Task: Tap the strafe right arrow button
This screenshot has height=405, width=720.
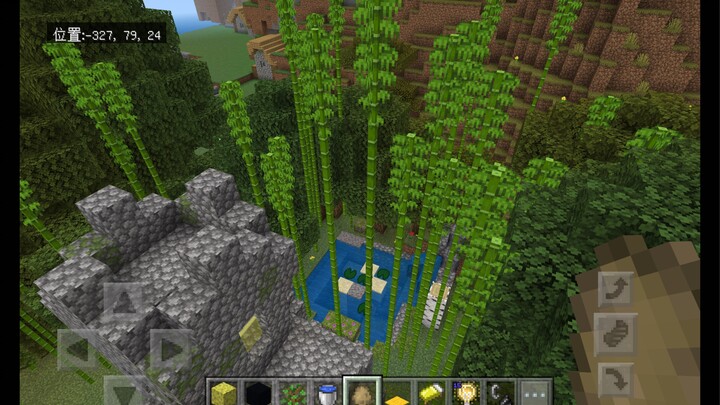Action: point(170,349)
